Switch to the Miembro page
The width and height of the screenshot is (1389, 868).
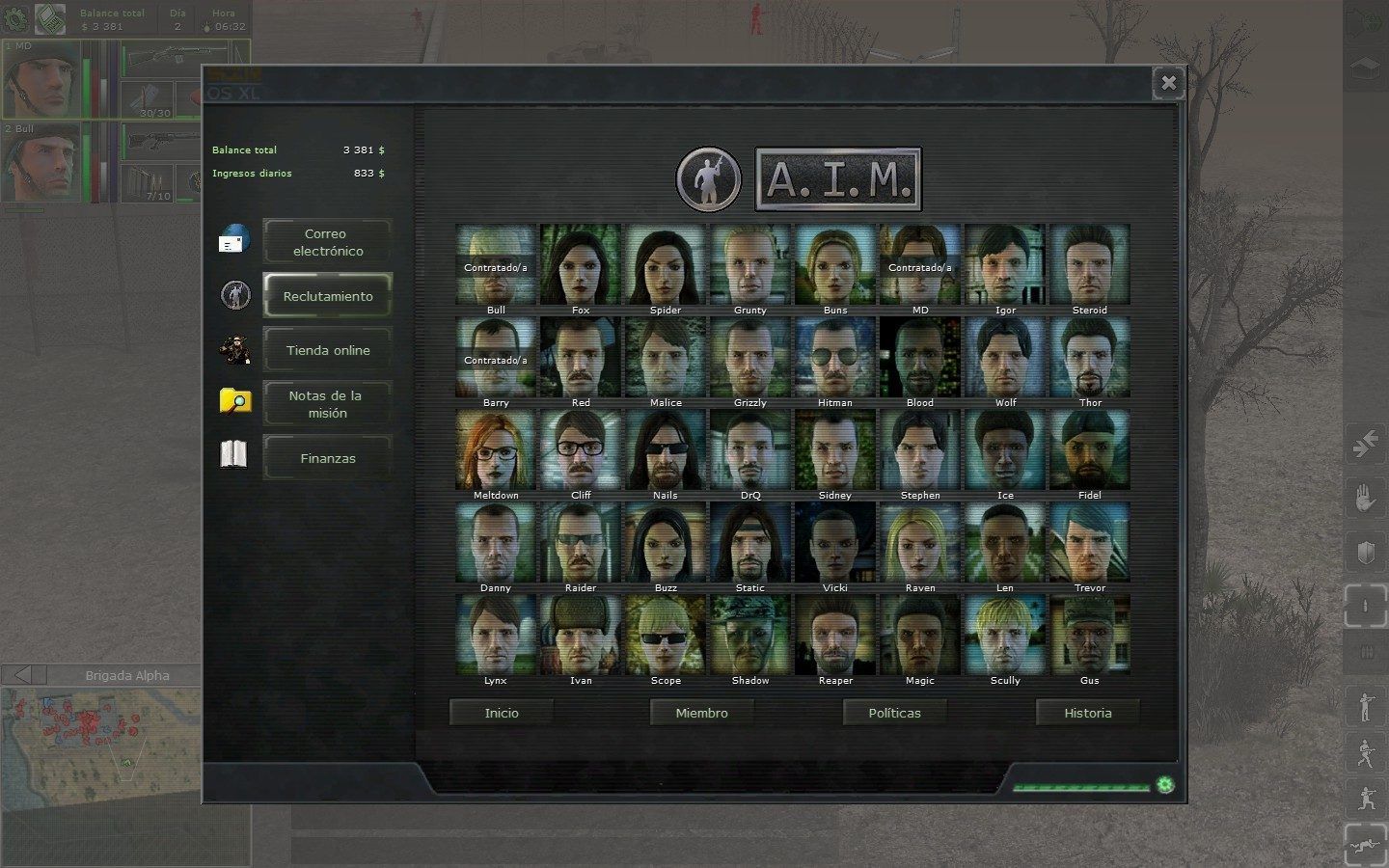point(701,713)
